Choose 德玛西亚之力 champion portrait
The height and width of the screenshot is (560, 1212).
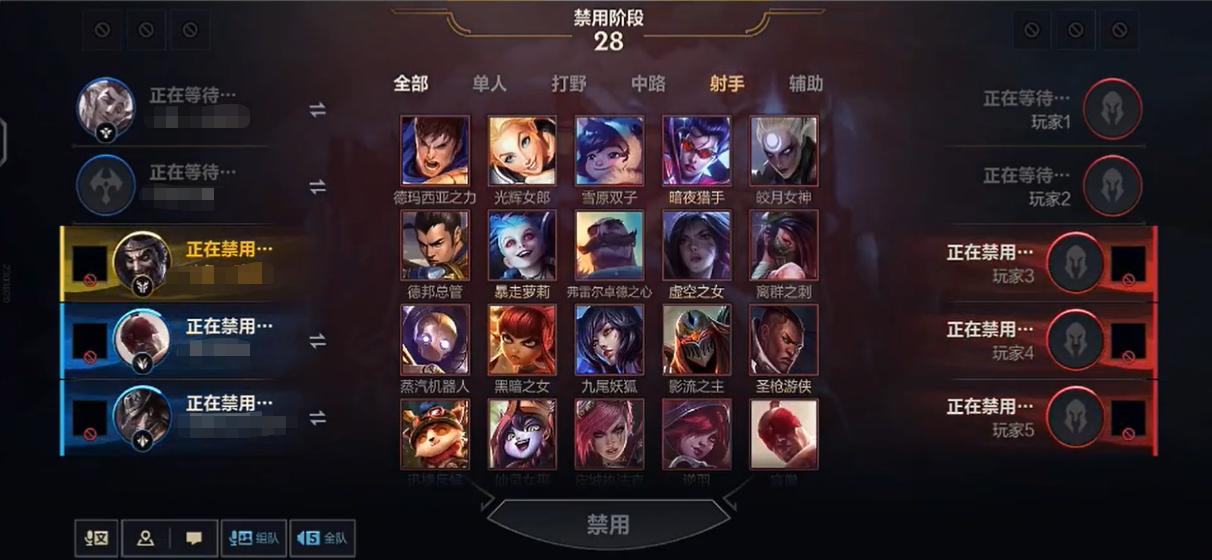pyautogui.click(x=435, y=151)
